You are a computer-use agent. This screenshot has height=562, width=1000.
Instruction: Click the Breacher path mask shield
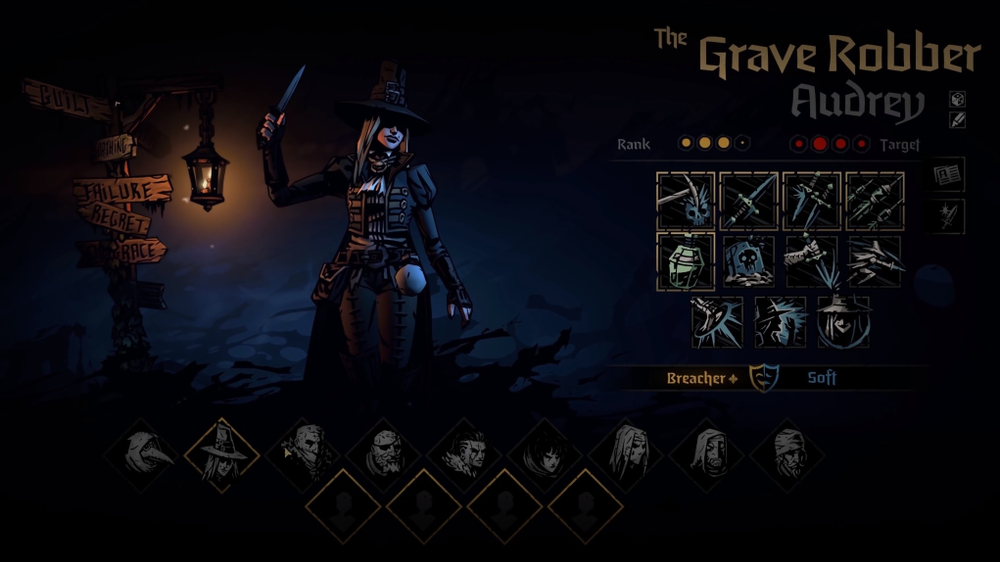coord(764,378)
